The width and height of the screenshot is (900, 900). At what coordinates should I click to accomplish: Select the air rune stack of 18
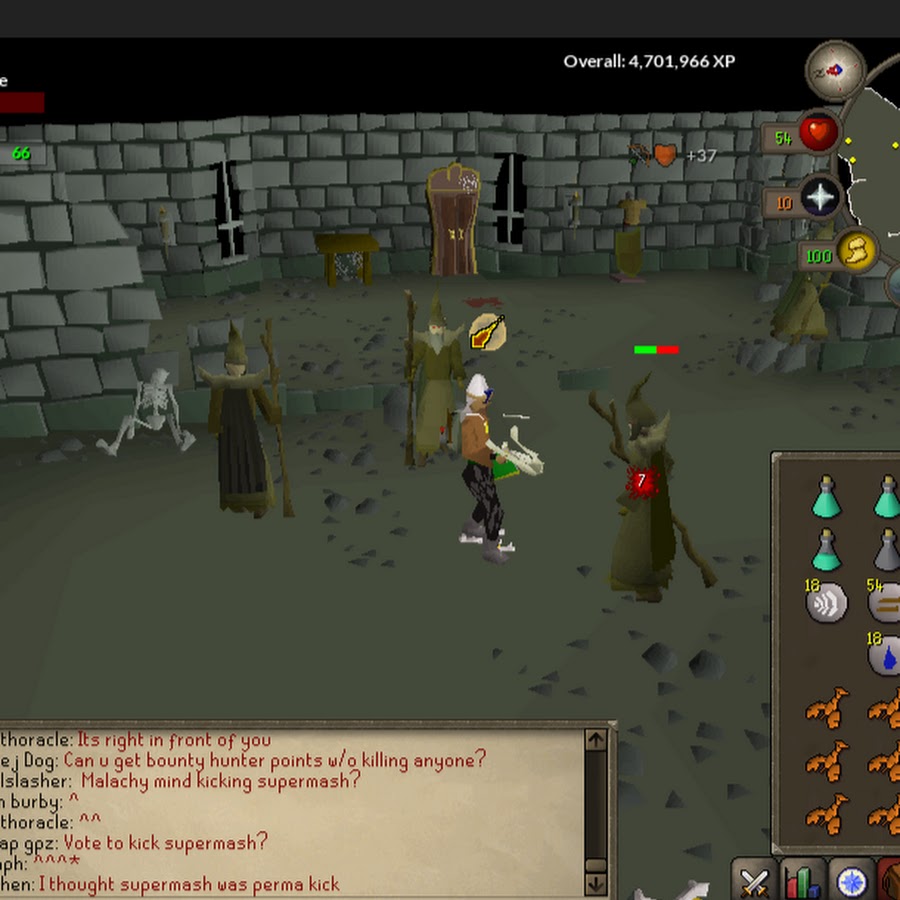click(x=827, y=603)
